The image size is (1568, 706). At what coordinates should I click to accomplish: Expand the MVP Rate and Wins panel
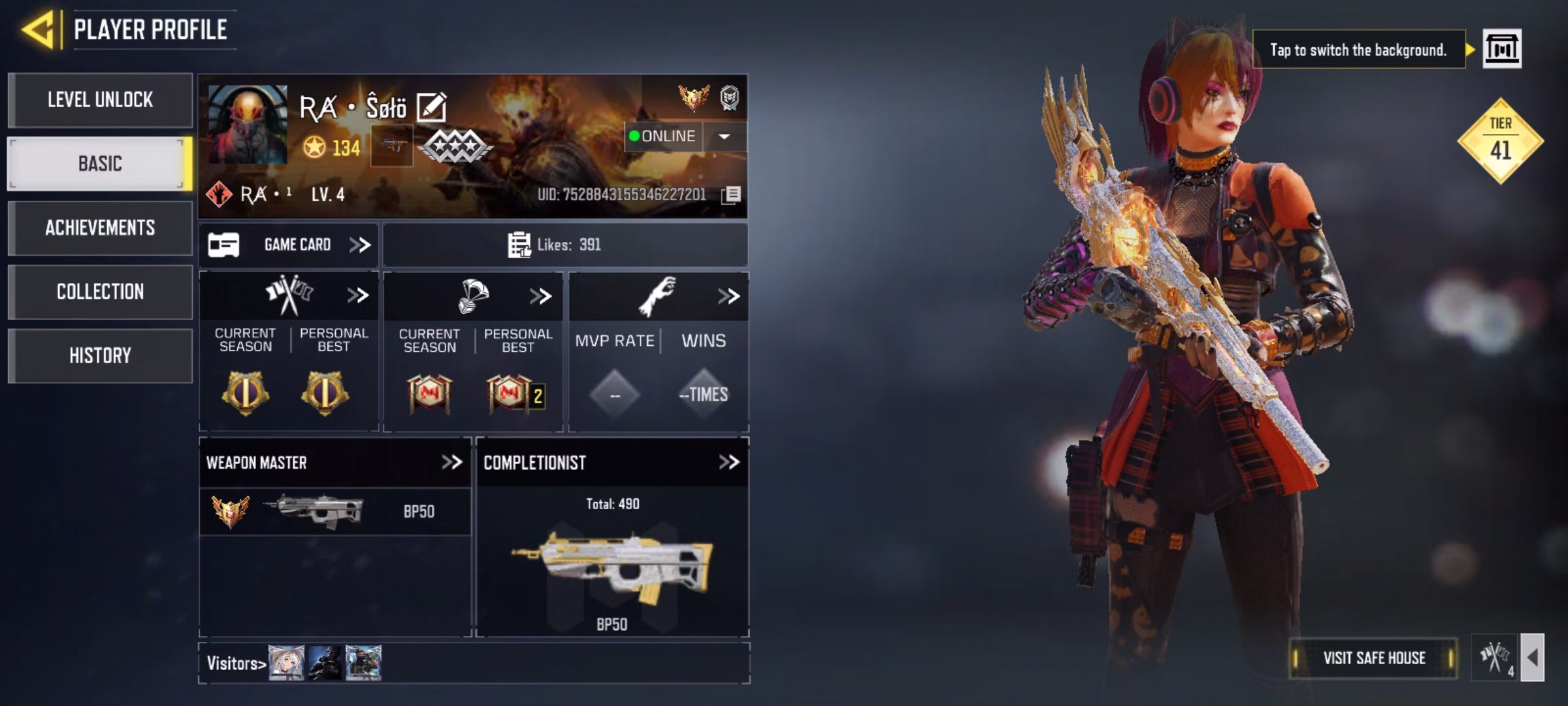pyautogui.click(x=728, y=297)
